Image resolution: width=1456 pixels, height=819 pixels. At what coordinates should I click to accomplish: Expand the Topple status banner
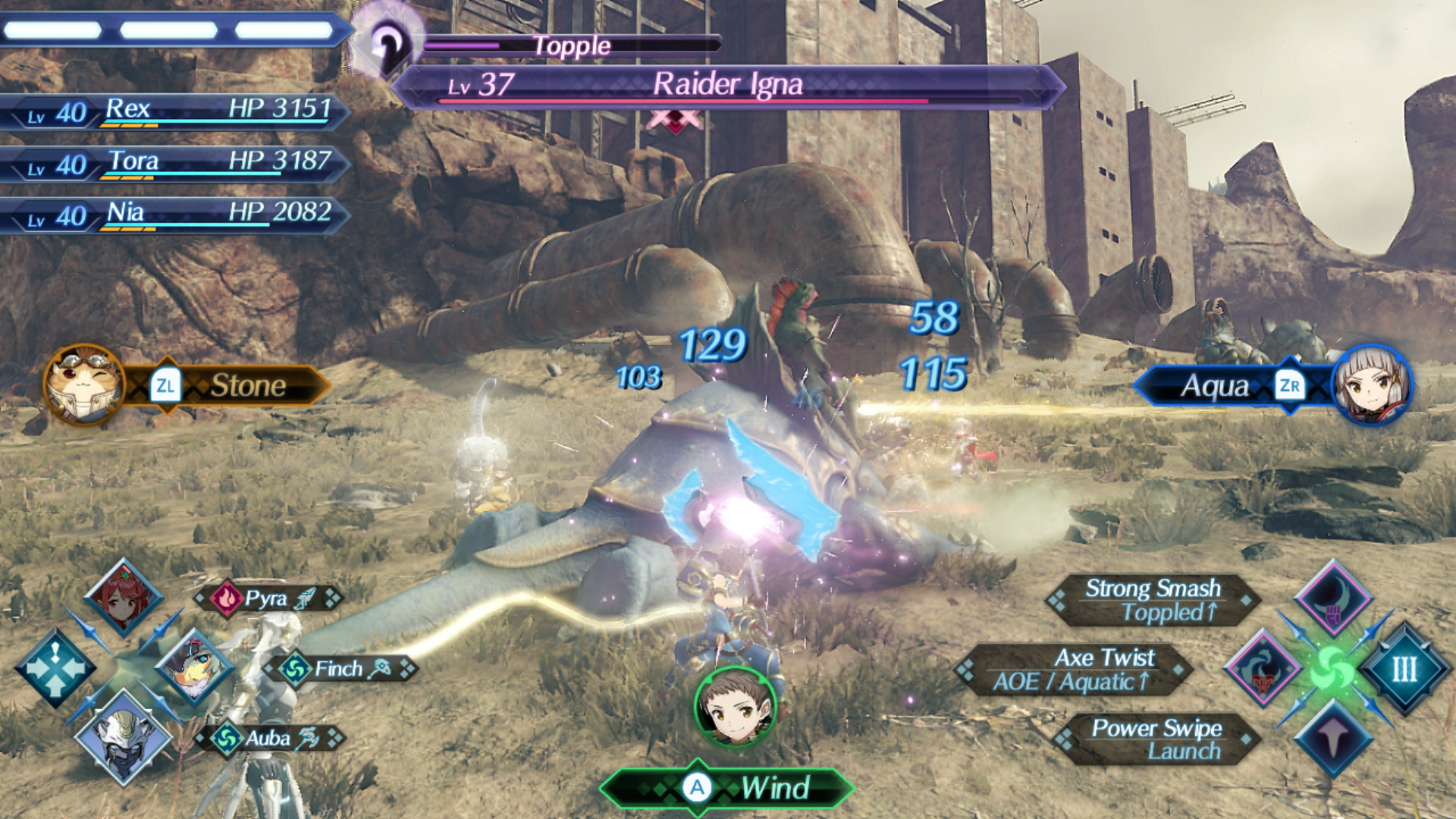coord(571,45)
